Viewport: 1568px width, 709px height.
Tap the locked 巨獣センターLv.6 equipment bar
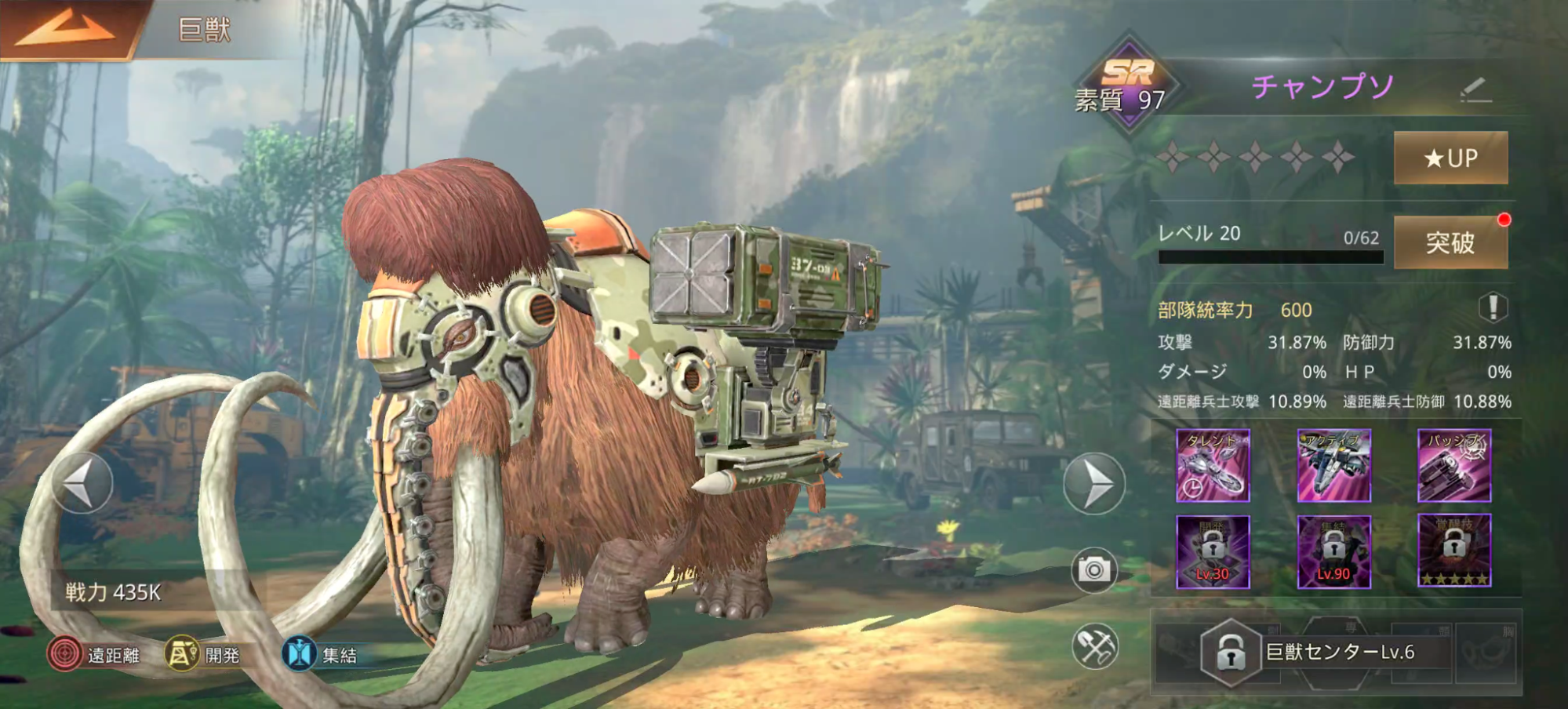click(x=1333, y=653)
